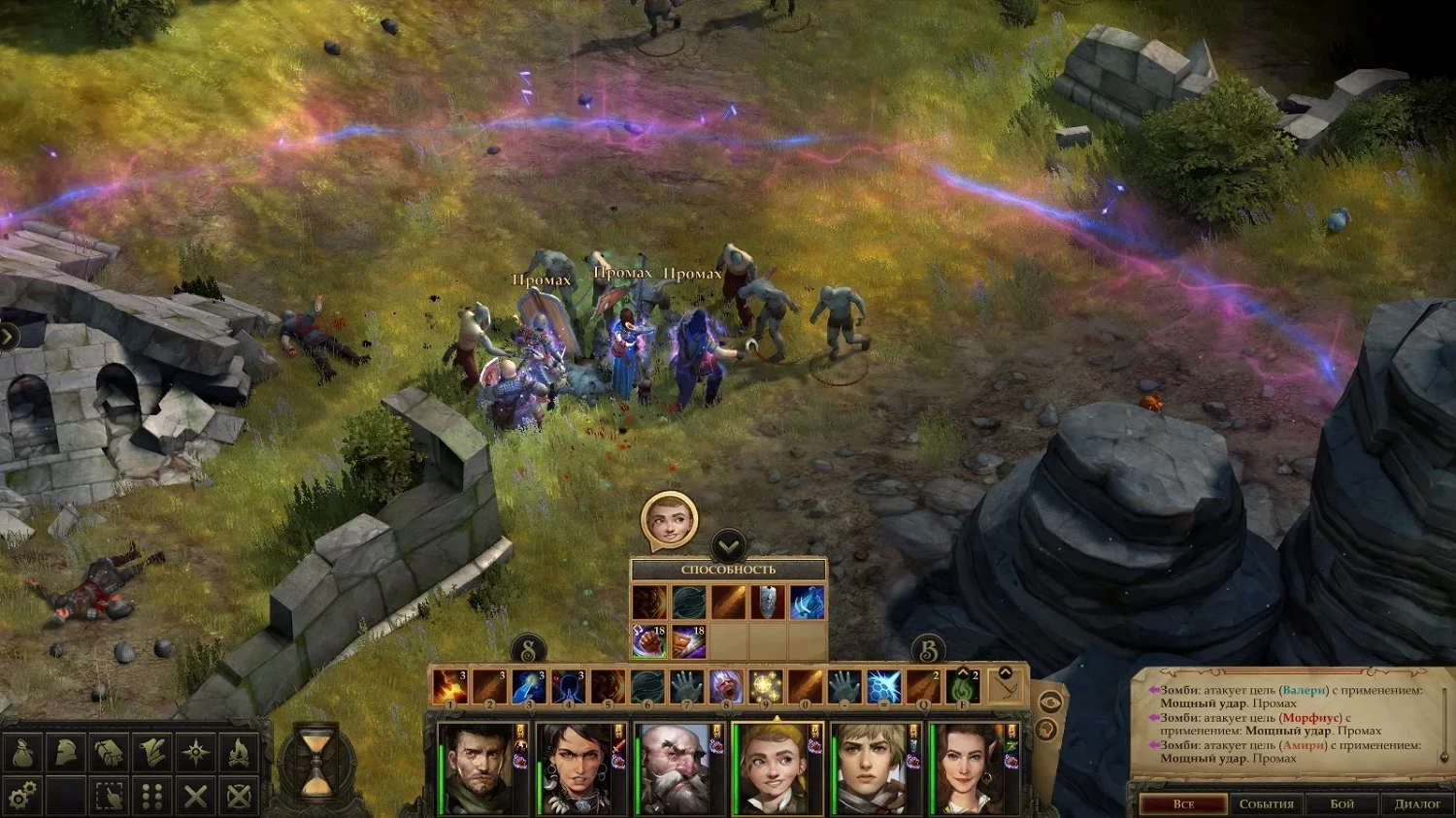The width and height of the screenshot is (1456, 818).
Task: Collapse the Способность panel with the arrow
Action: [x=729, y=544]
